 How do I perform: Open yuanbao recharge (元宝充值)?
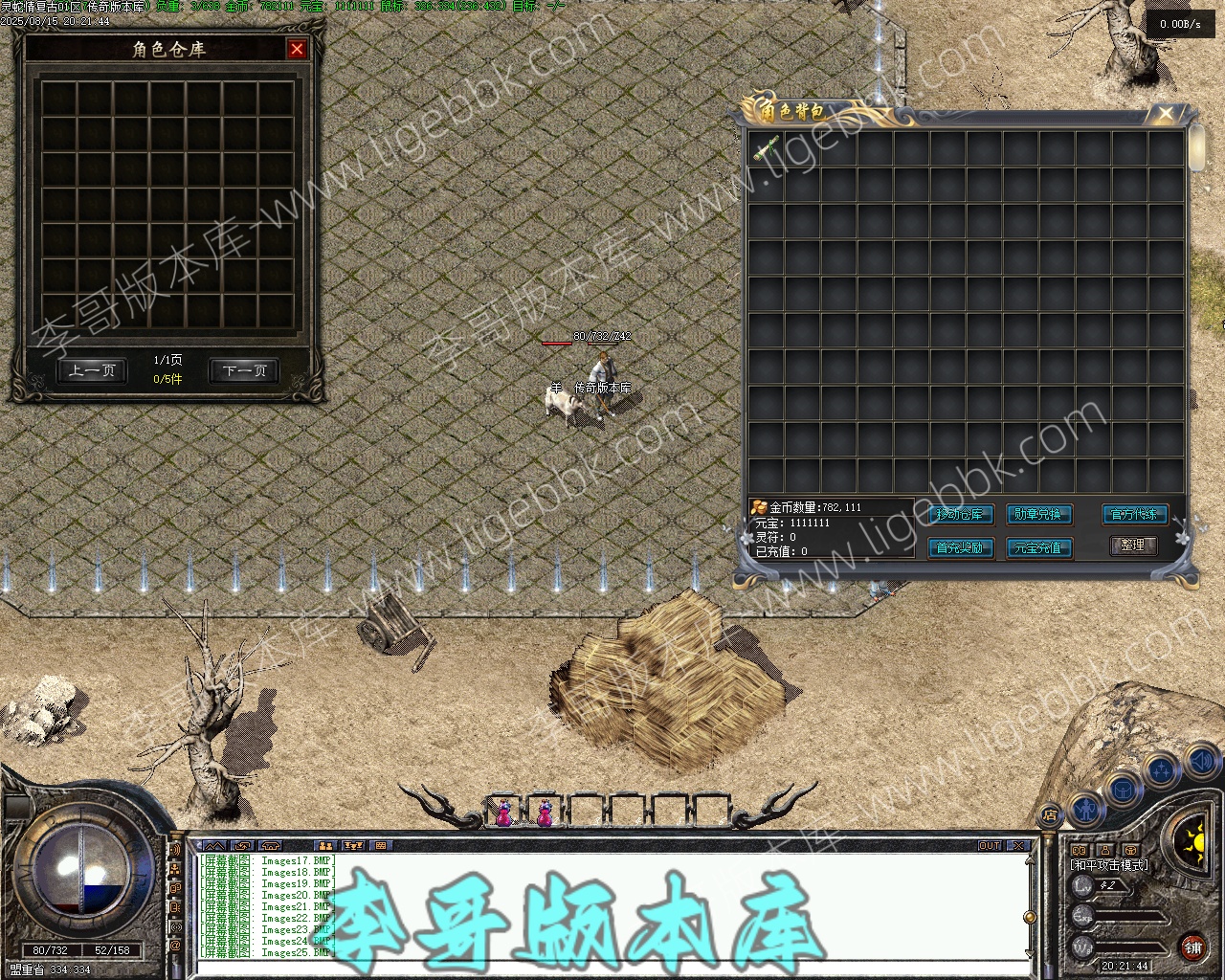[x=1038, y=547]
